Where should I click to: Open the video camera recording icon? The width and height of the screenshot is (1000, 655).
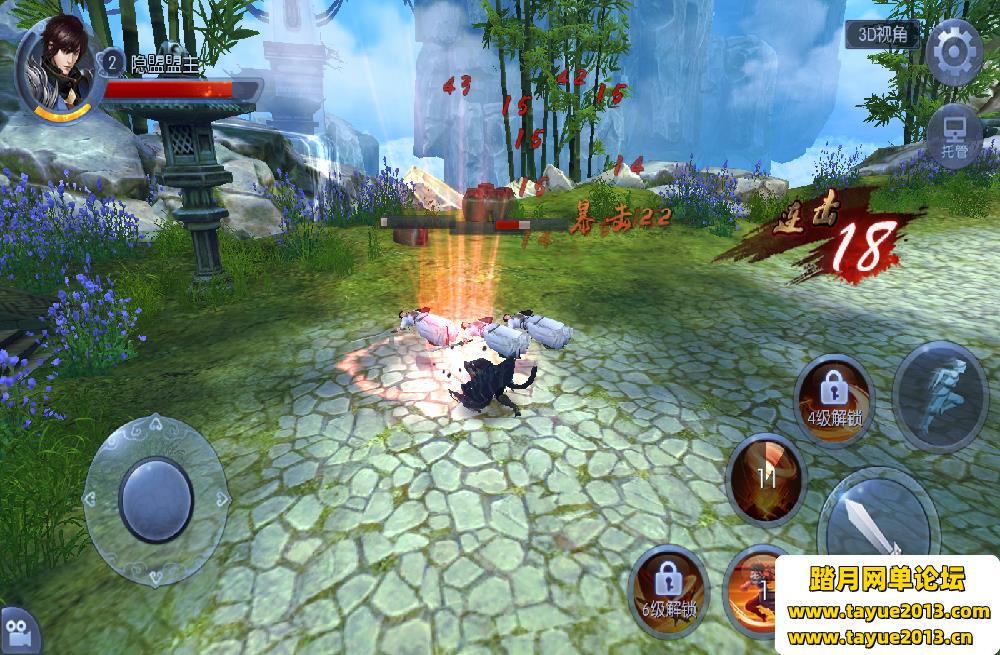pyautogui.click(x=20, y=632)
